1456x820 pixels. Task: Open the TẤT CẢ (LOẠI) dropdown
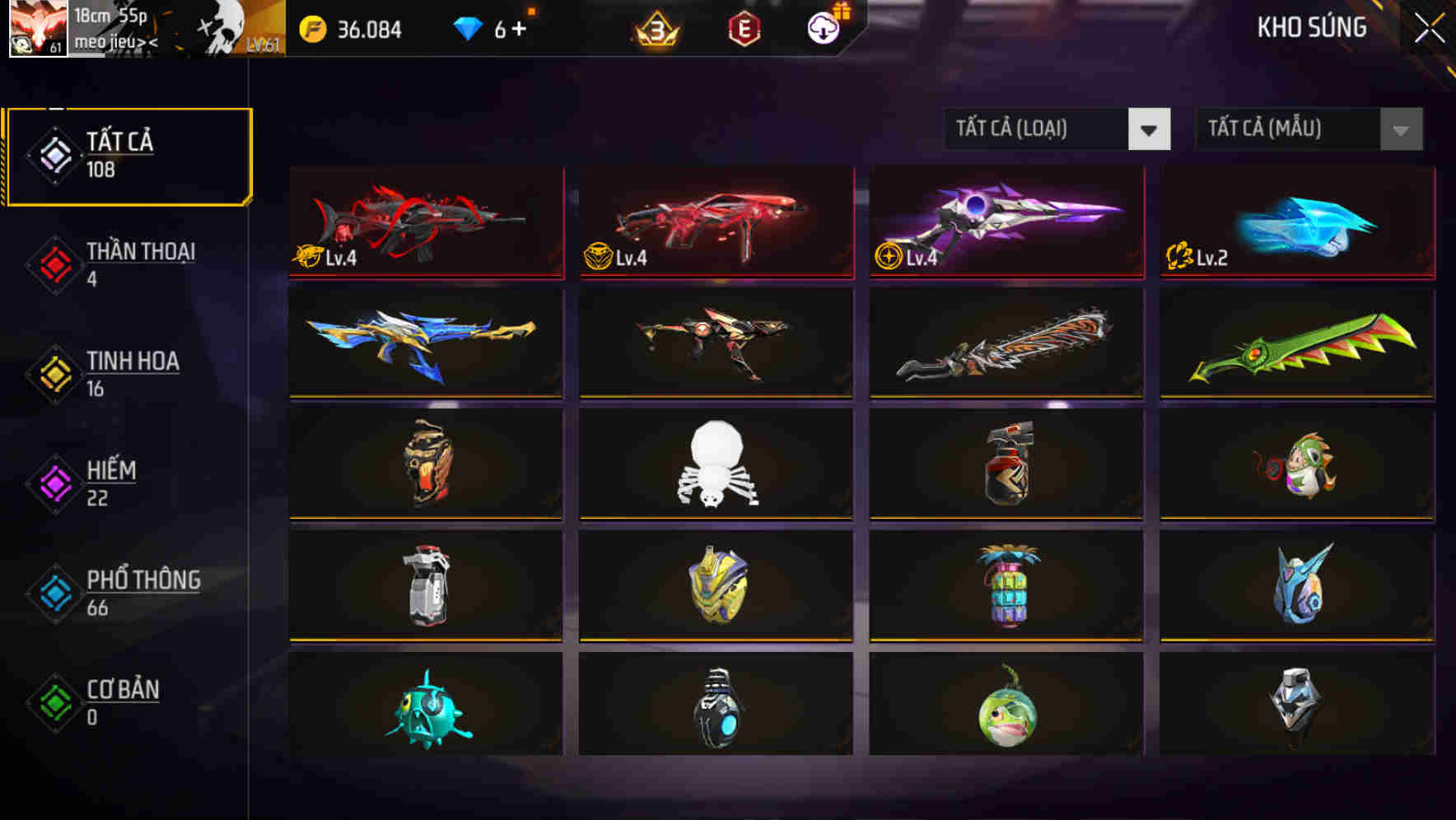1057,129
